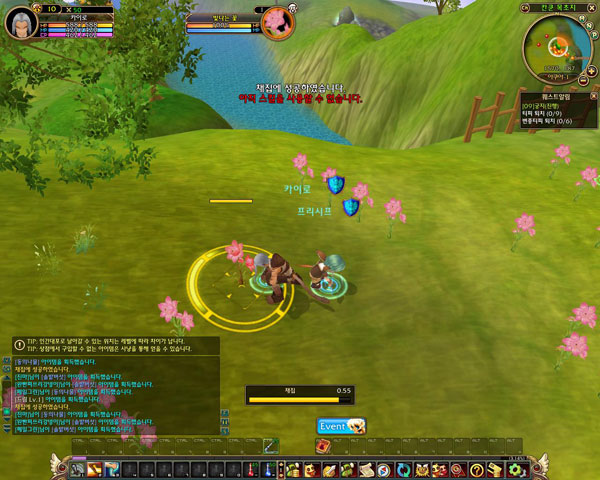The width and height of the screenshot is (600, 480).
Task: Select the pink flower target portrait
Action: [x=276, y=23]
